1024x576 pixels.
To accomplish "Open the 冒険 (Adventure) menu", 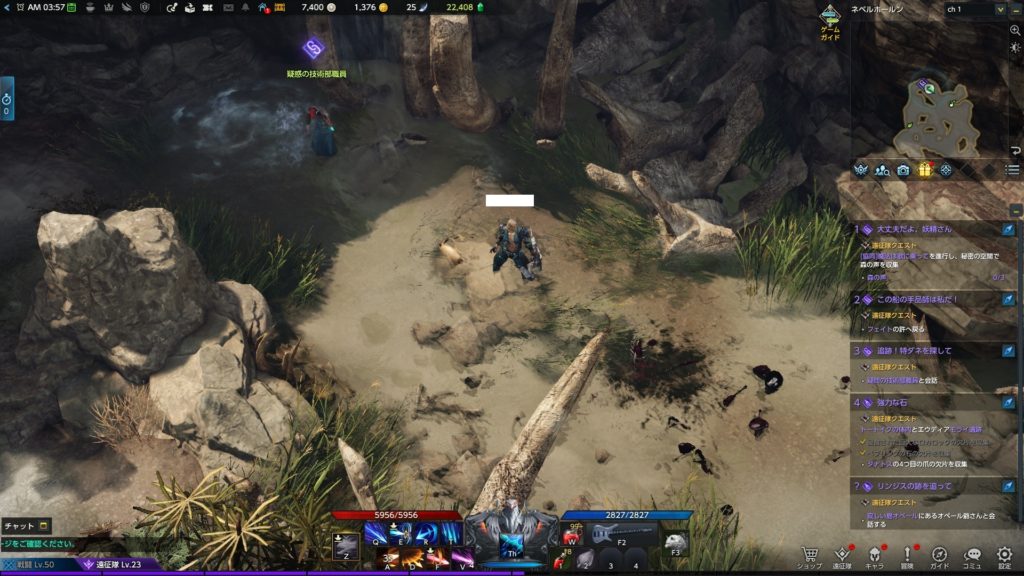I will click(x=907, y=556).
